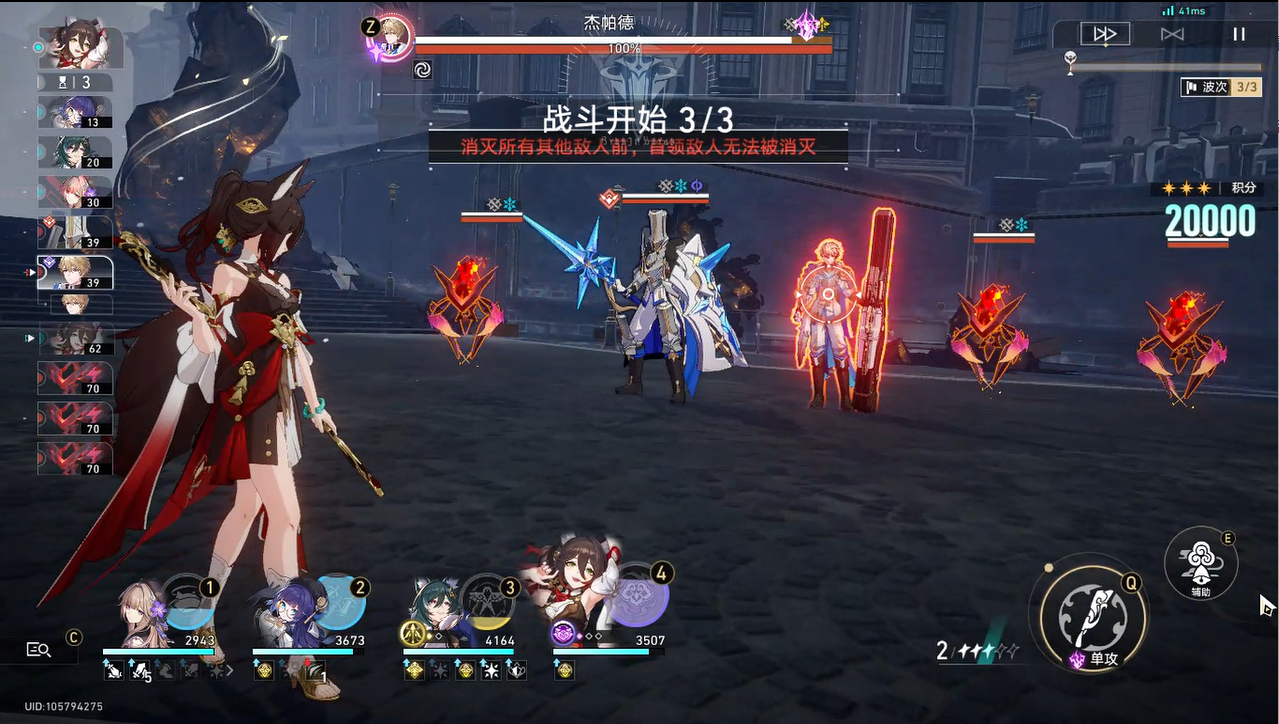The height and width of the screenshot is (724, 1279).
Task: Toggle the auto-battle button
Action: click(x=1172, y=34)
